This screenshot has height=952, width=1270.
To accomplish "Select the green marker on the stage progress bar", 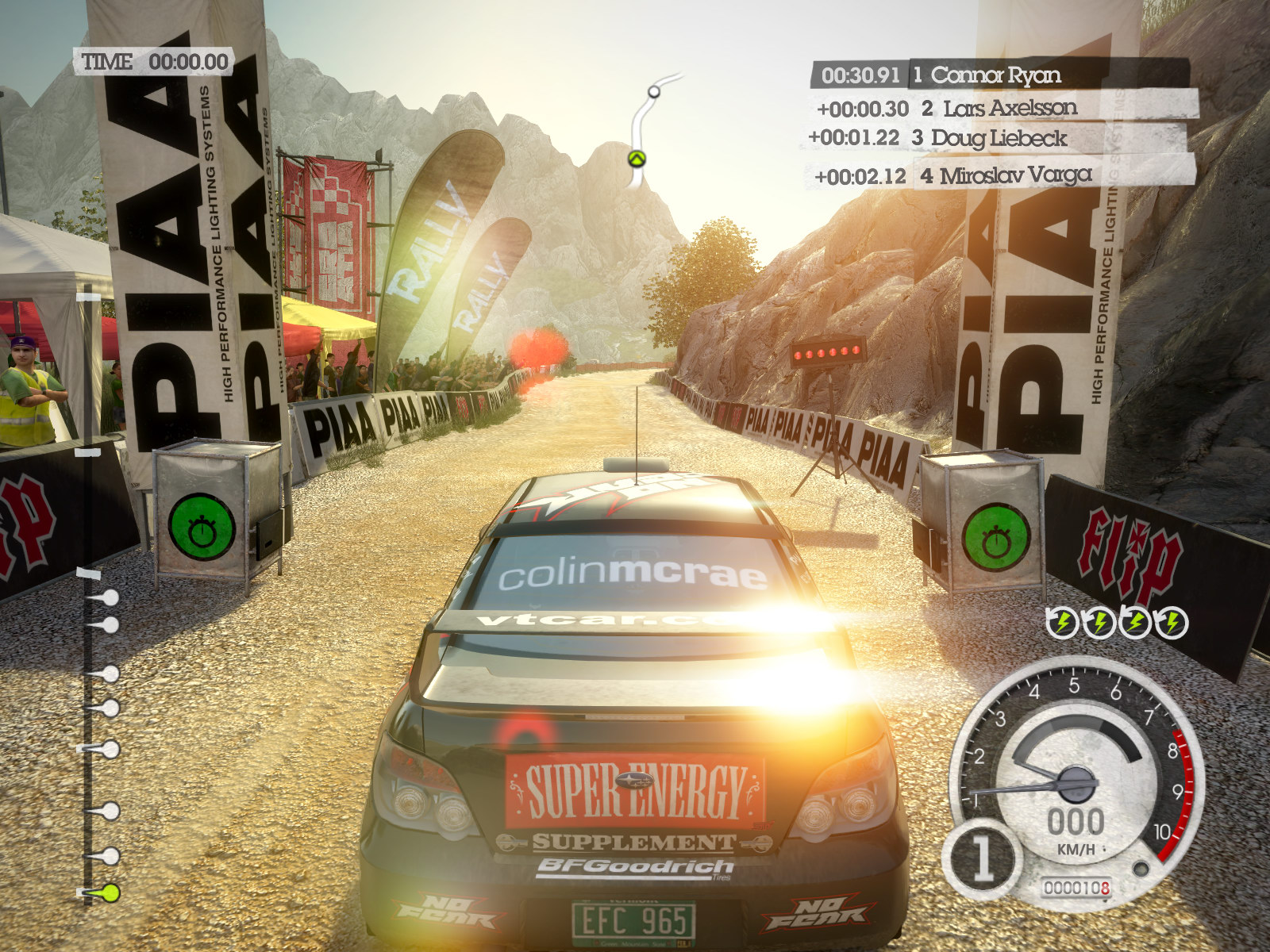I will click(x=110, y=892).
